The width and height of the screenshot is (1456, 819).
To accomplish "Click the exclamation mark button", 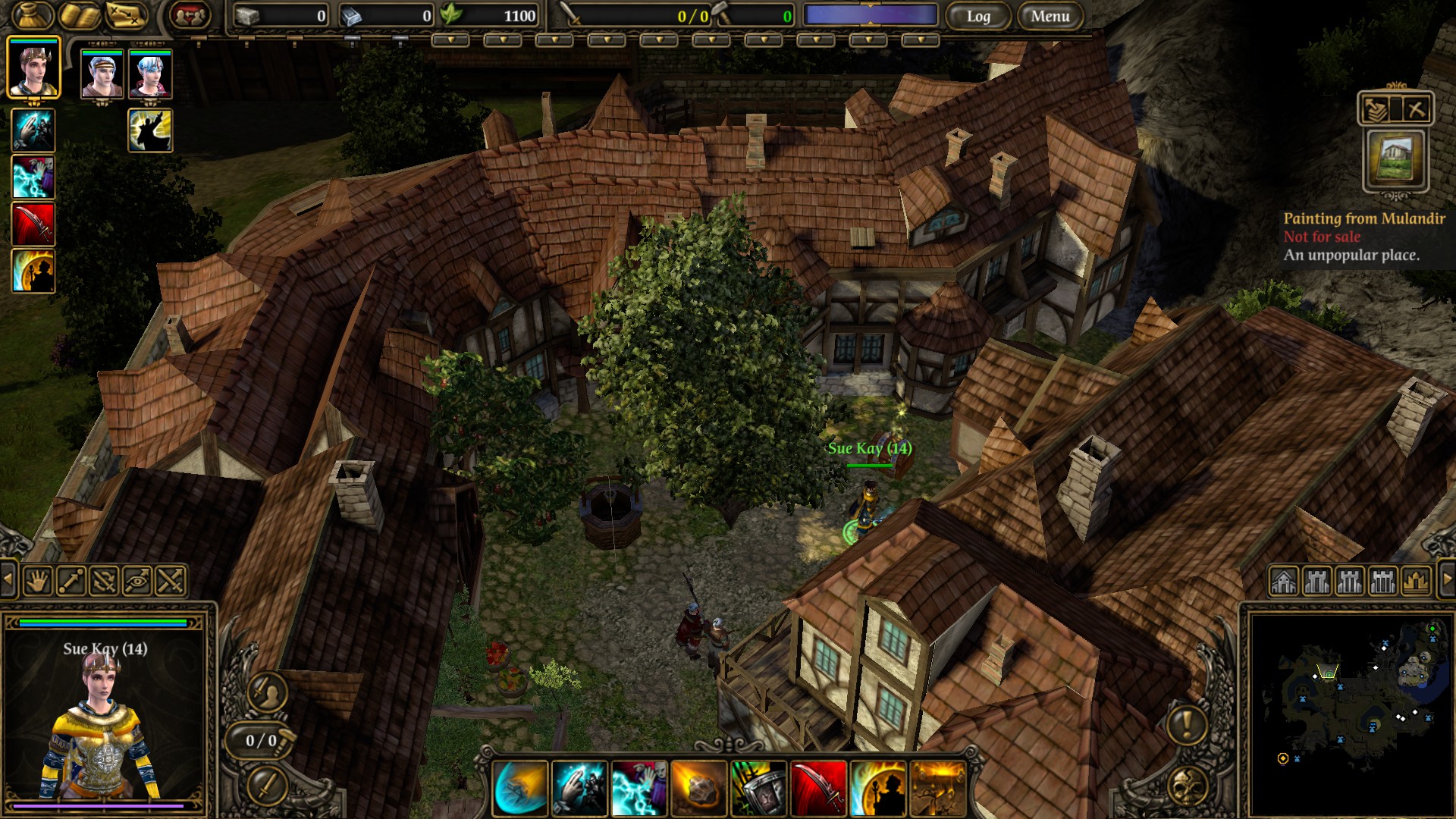I will tap(1186, 725).
